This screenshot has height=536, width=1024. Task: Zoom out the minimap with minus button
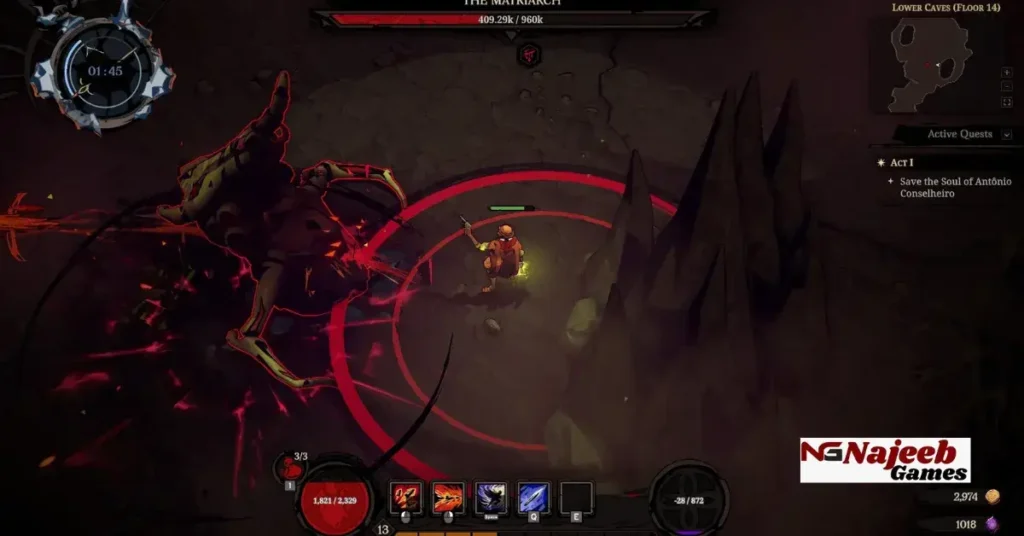click(1006, 87)
